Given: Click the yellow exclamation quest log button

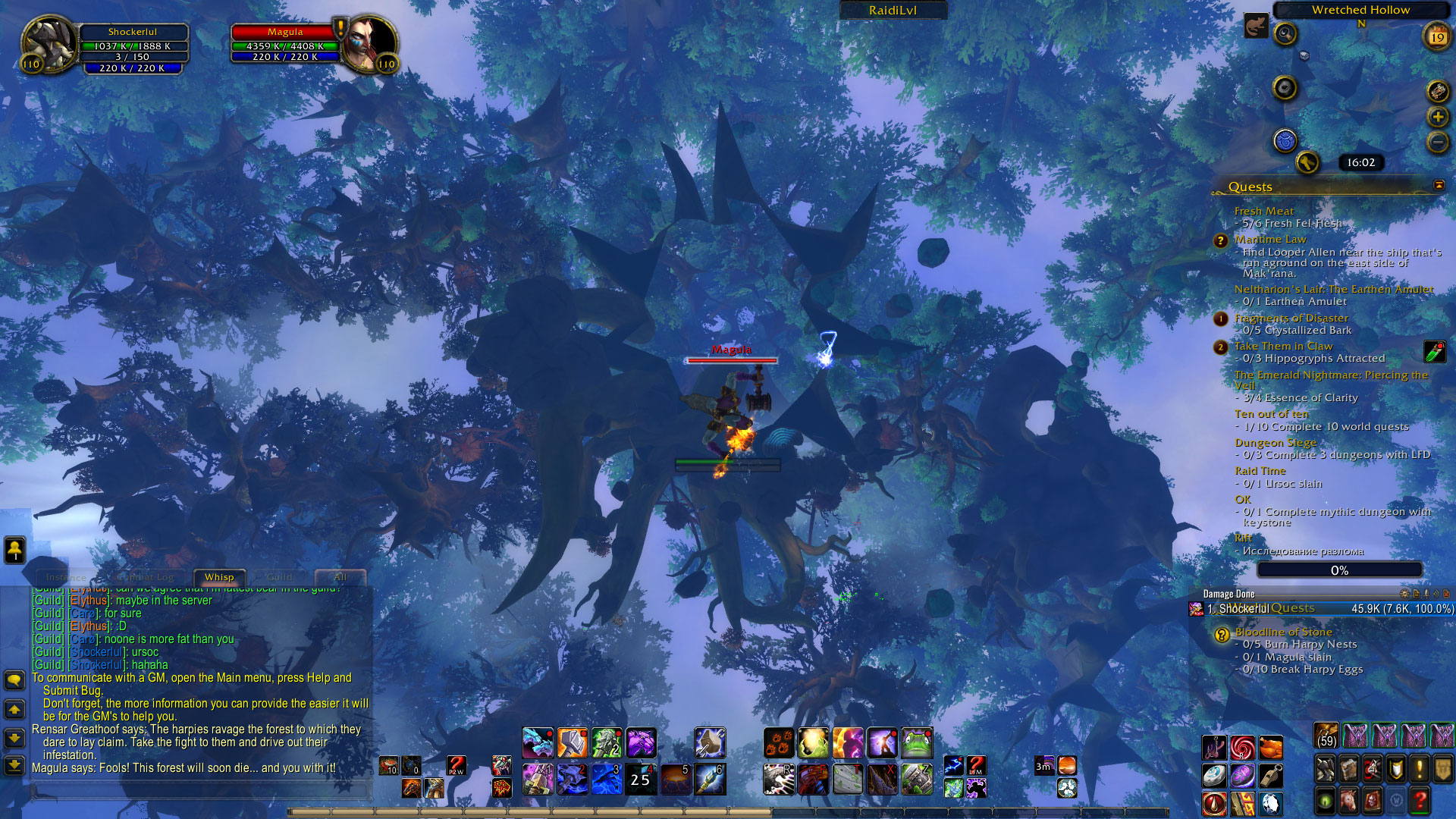Looking at the screenshot, I should tap(1420, 769).
